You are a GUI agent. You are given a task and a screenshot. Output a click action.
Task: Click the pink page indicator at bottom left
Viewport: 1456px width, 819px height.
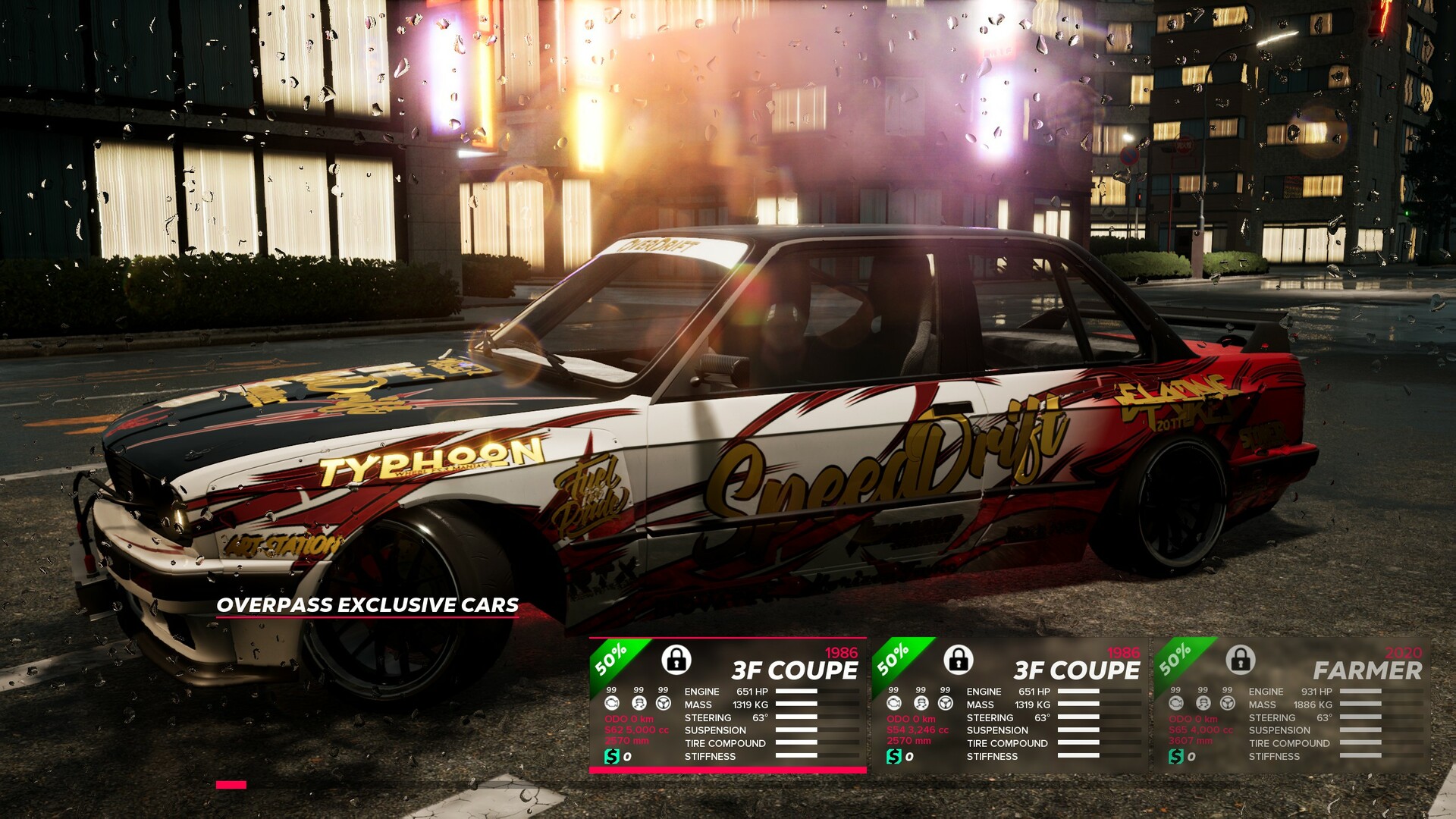click(231, 786)
